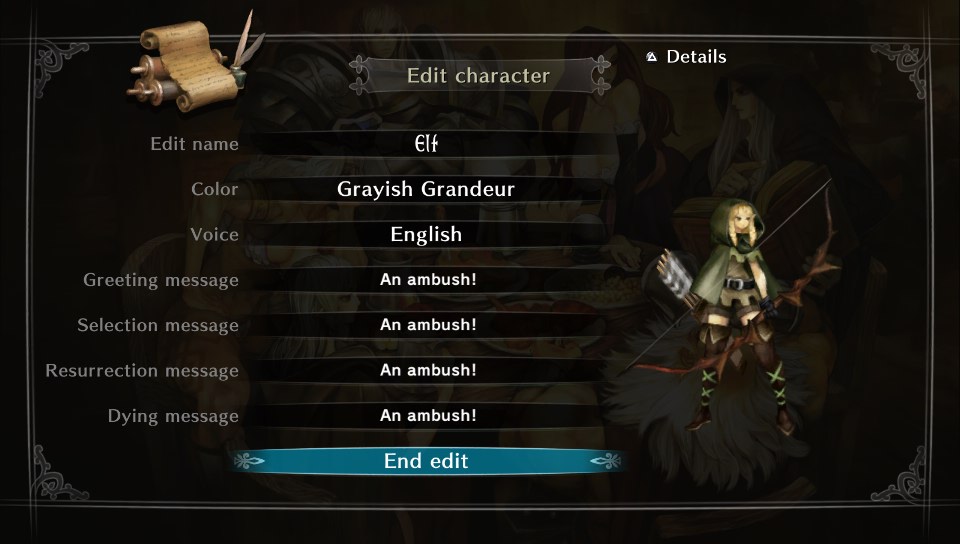
Task: Open the Selection message entry
Action: [427, 325]
